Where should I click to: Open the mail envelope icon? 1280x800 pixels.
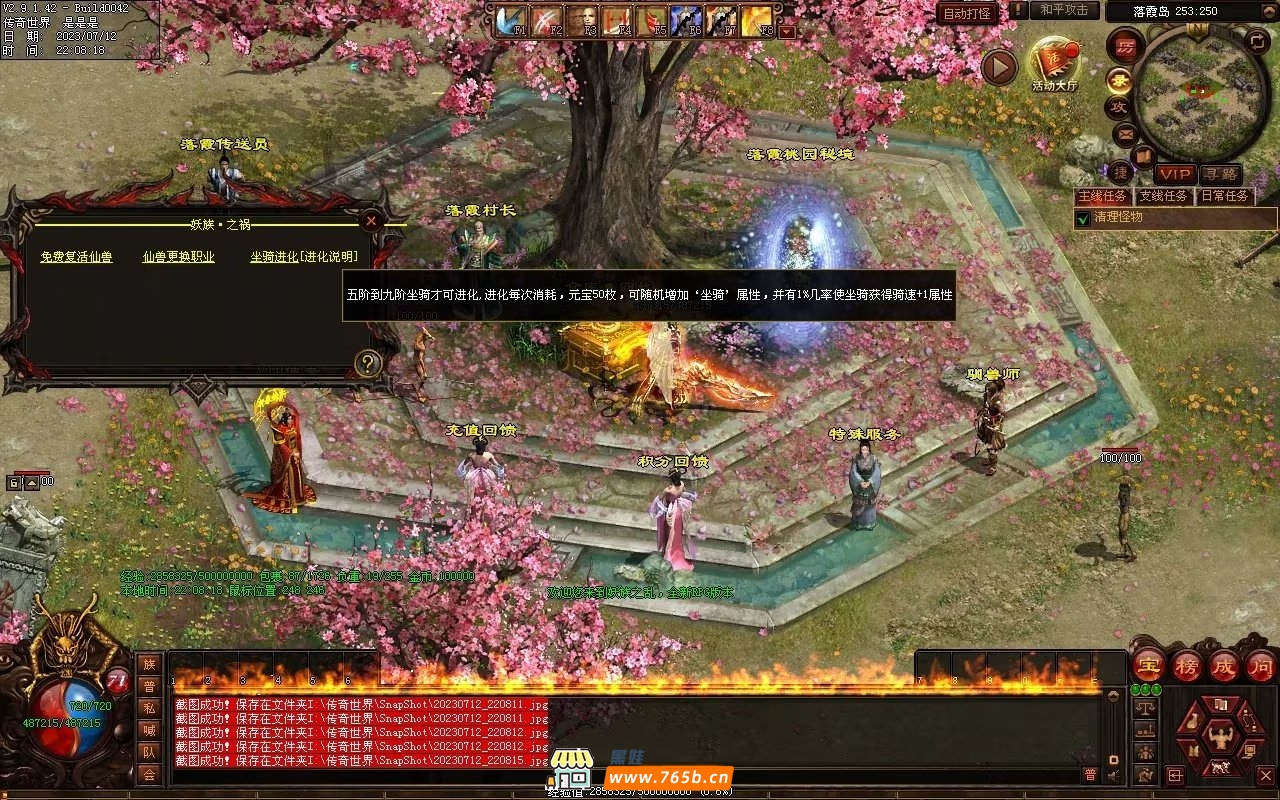pyautogui.click(x=1125, y=133)
